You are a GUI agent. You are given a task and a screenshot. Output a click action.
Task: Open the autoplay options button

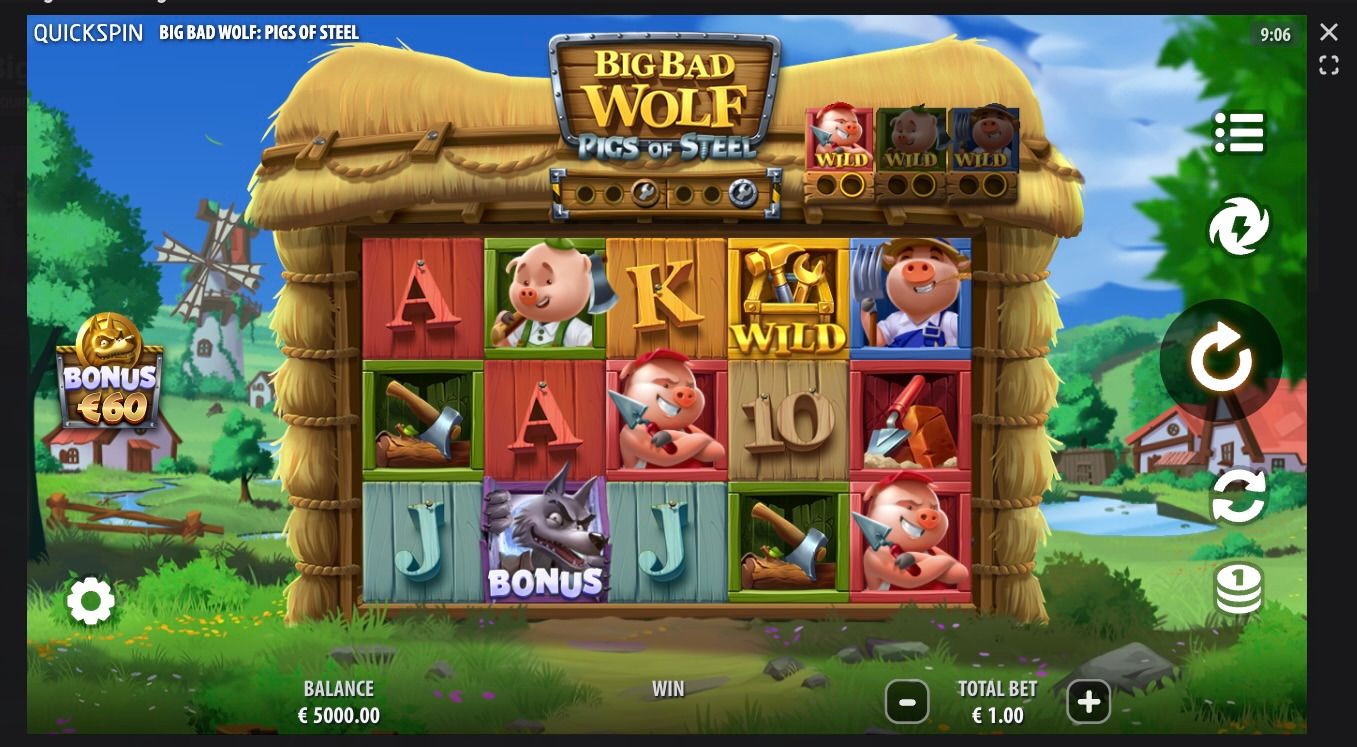(x=1238, y=496)
